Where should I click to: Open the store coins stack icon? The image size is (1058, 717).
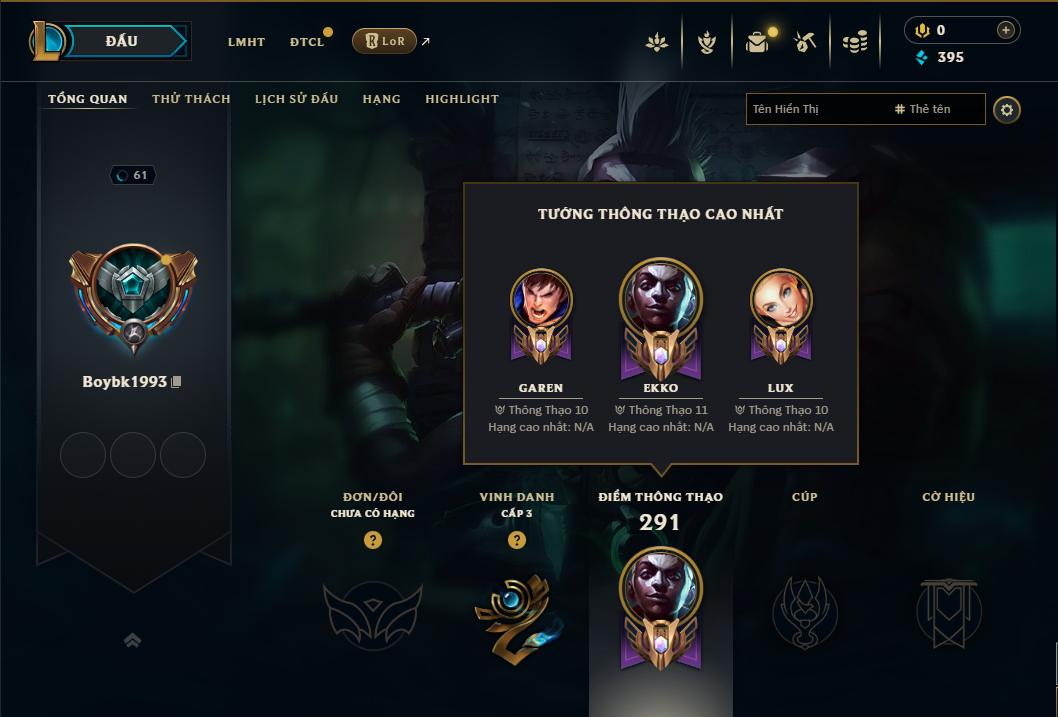tap(854, 42)
